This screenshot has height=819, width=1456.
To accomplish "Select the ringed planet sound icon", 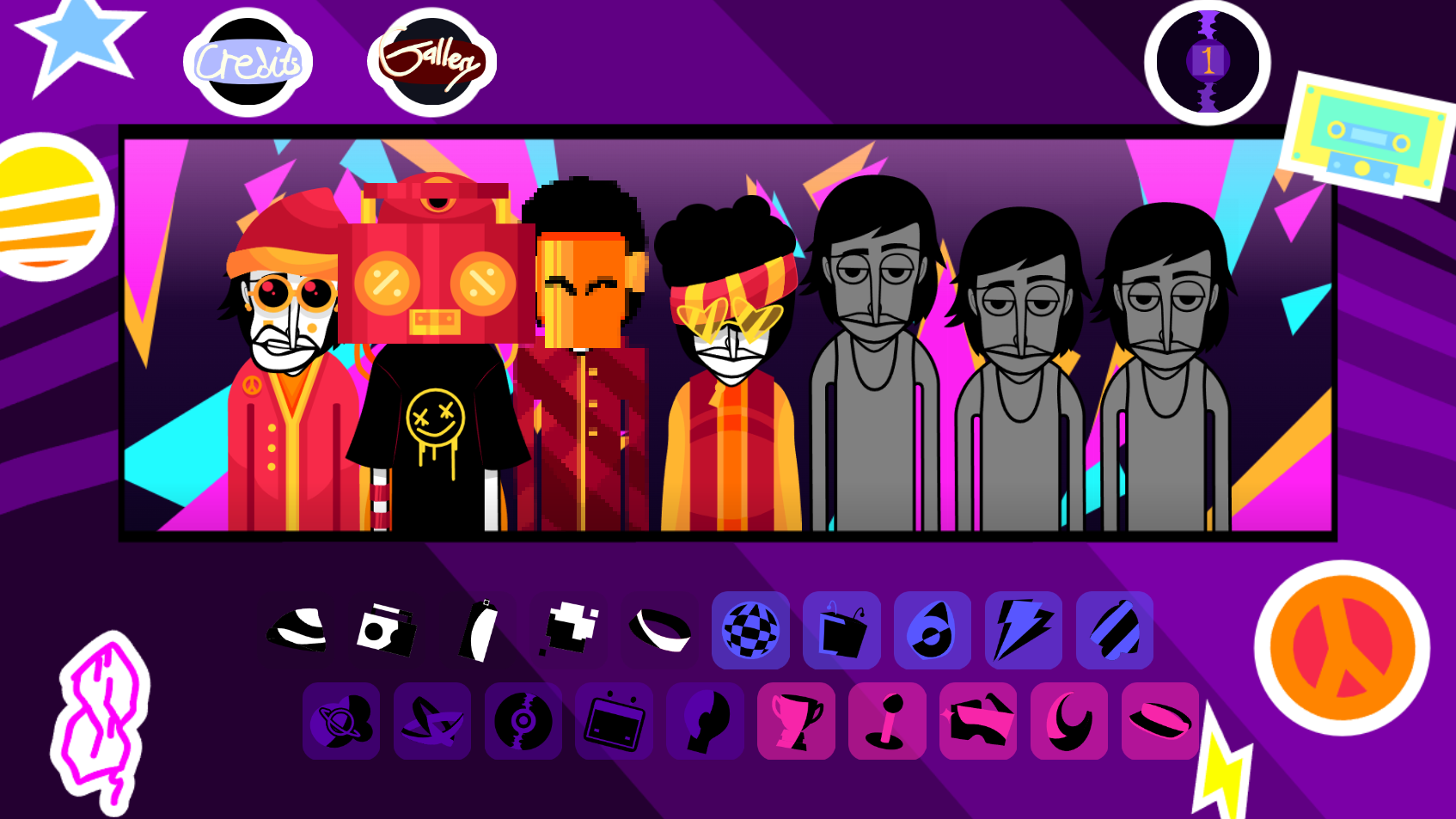I will tap(341, 722).
